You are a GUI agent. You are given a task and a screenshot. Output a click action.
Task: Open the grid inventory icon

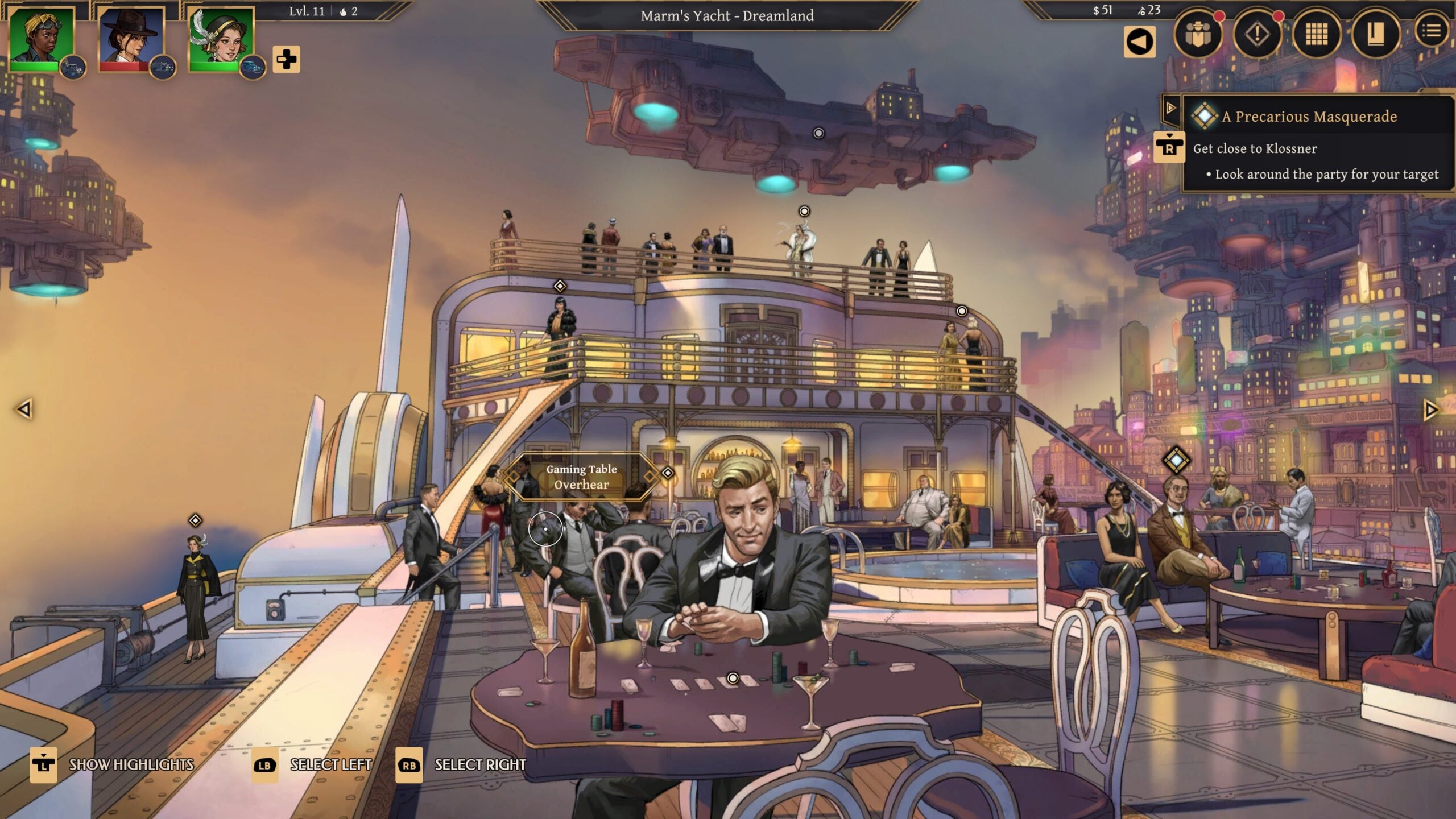coord(1316,35)
